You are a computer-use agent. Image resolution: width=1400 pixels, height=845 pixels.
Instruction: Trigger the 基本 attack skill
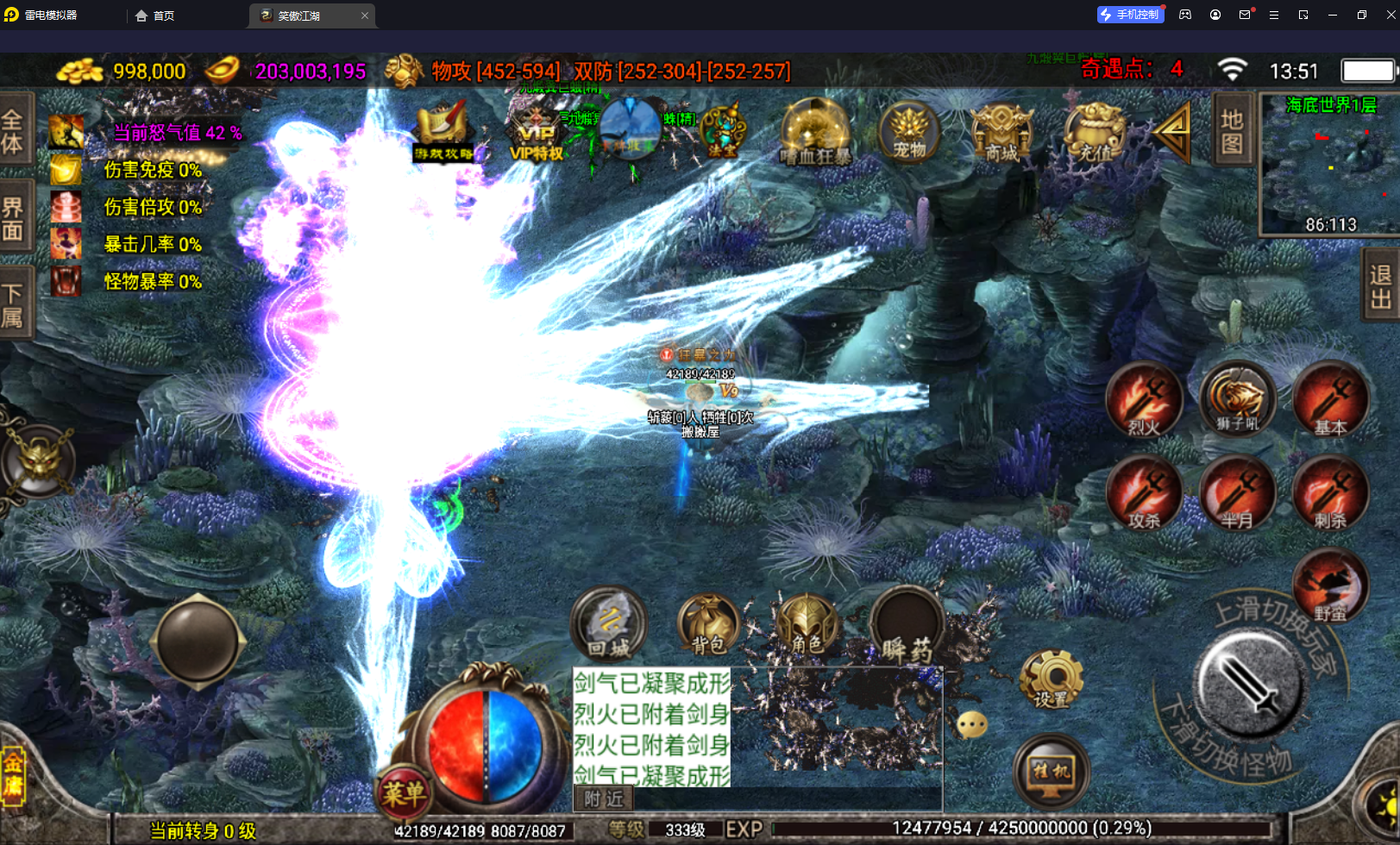click(1330, 400)
